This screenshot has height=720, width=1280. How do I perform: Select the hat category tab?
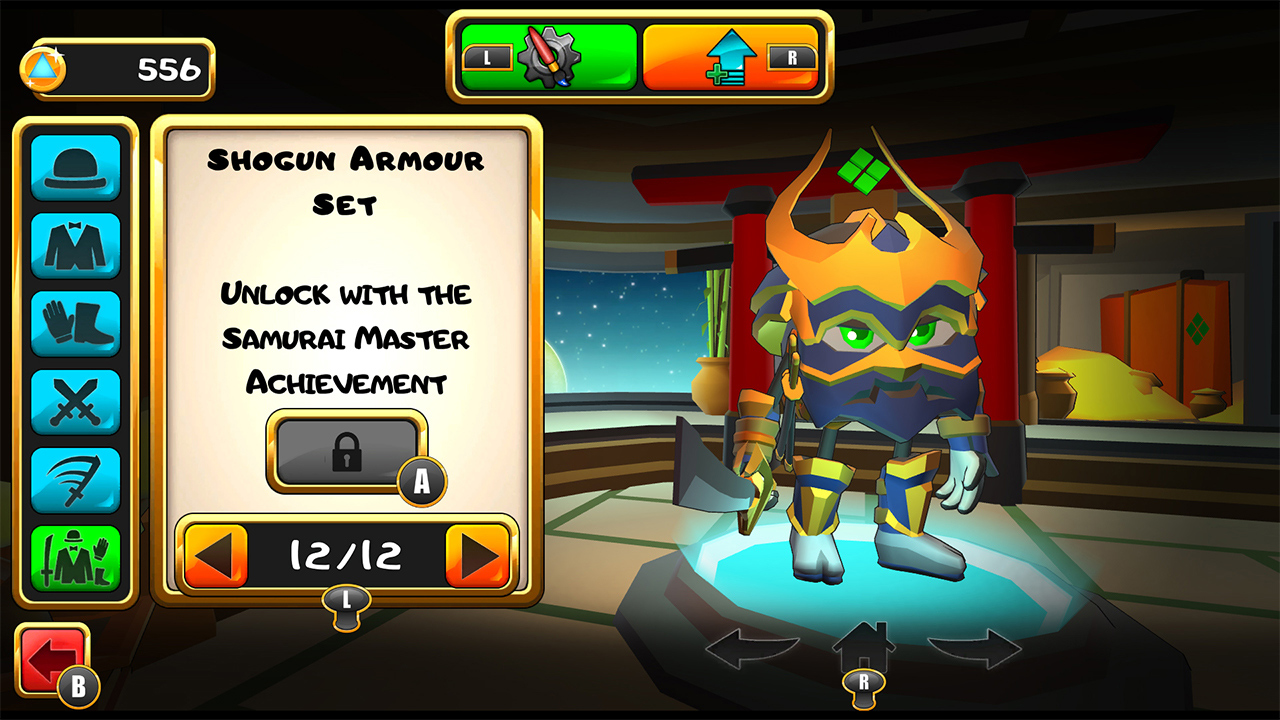click(x=75, y=167)
